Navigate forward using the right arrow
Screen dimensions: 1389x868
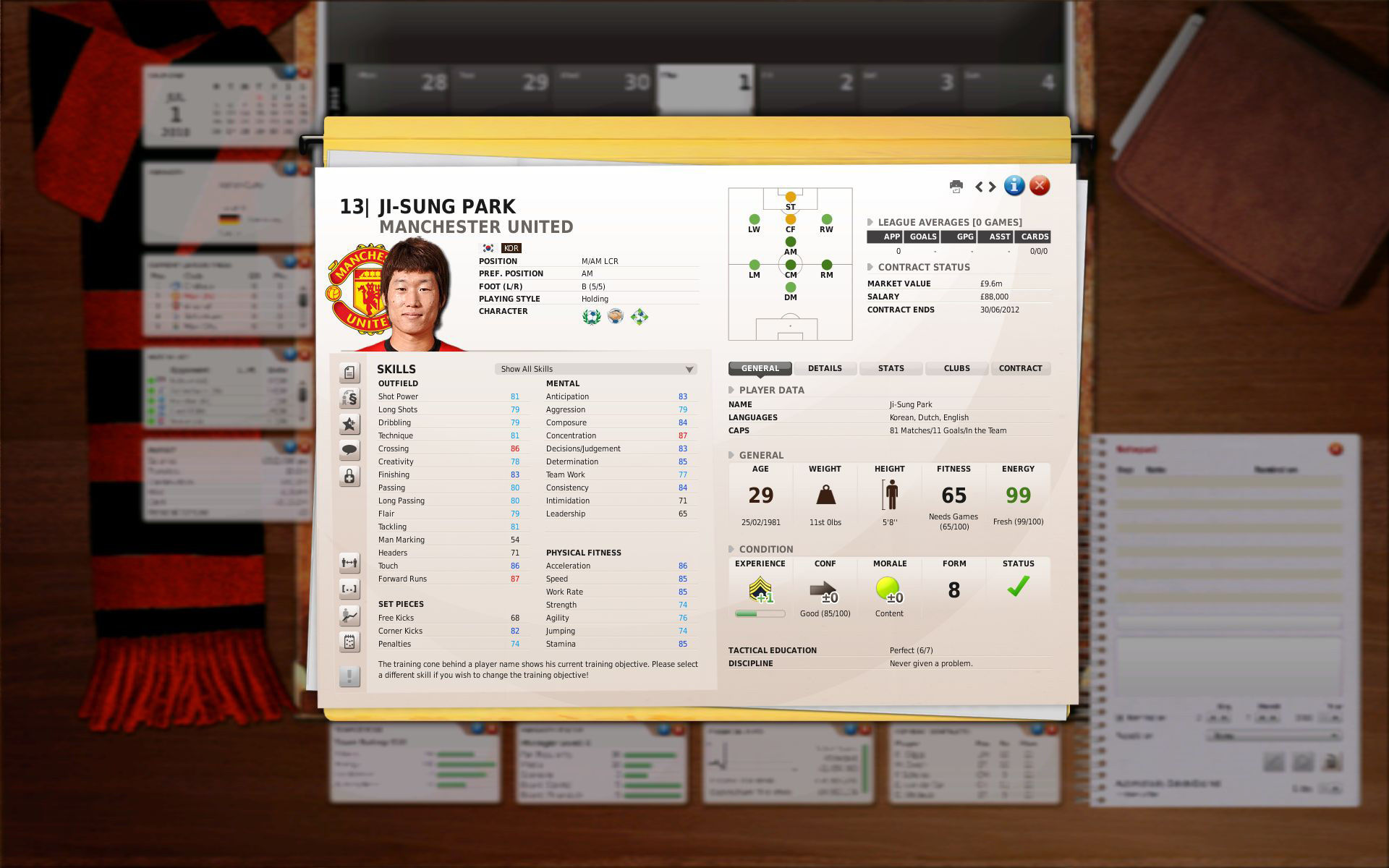(990, 186)
